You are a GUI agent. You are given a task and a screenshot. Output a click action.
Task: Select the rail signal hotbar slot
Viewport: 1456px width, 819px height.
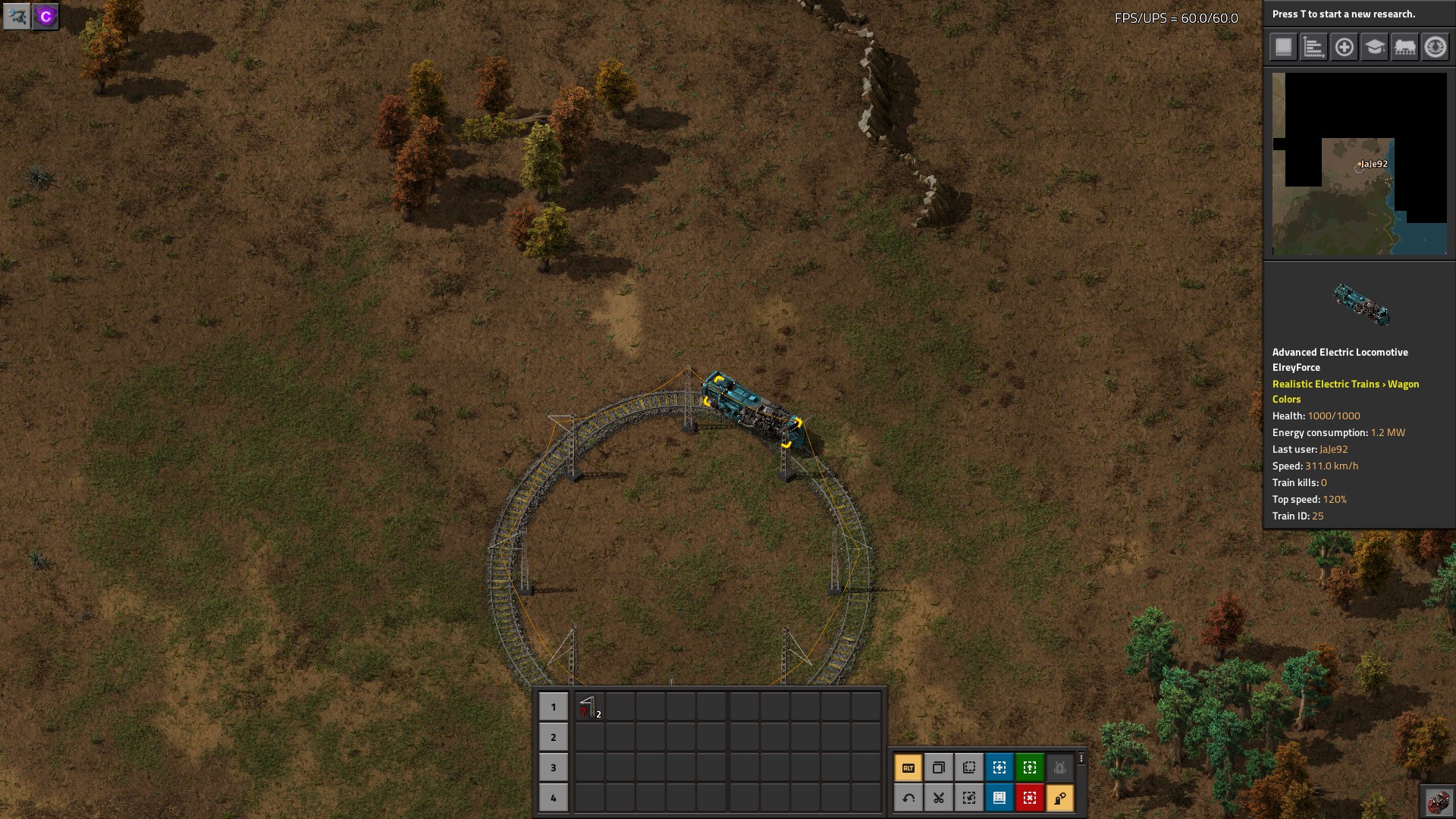589,707
